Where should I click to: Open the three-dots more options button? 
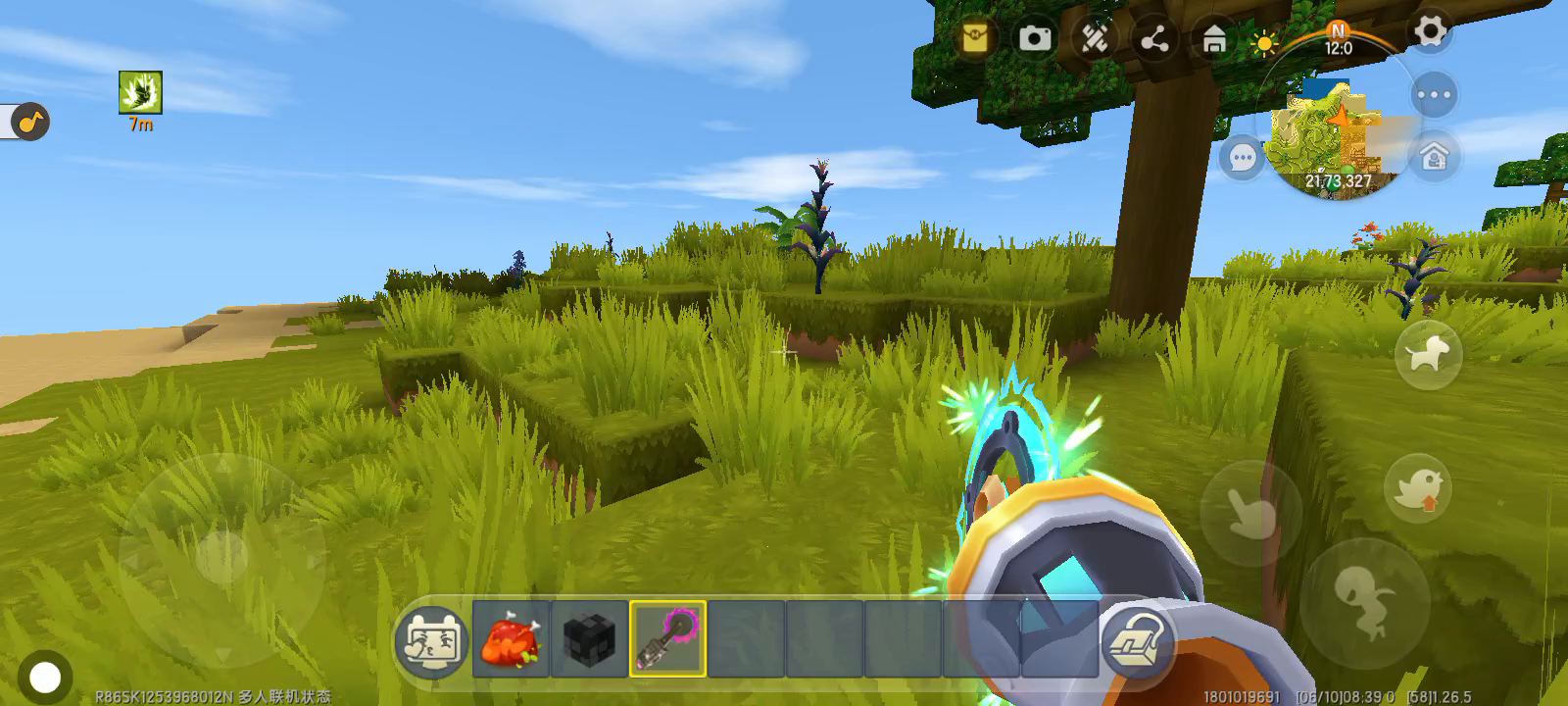[x=1434, y=96]
